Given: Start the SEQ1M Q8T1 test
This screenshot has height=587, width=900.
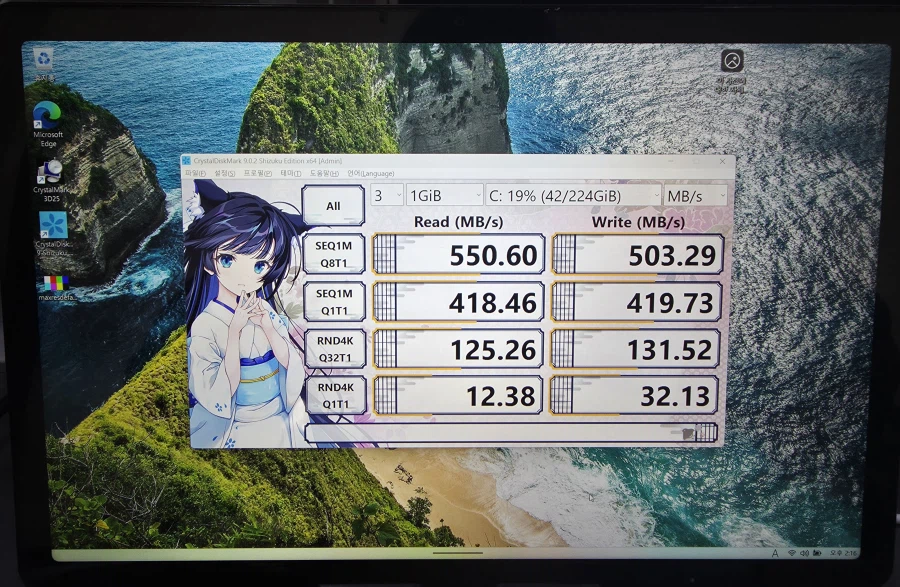Looking at the screenshot, I should pos(334,254).
